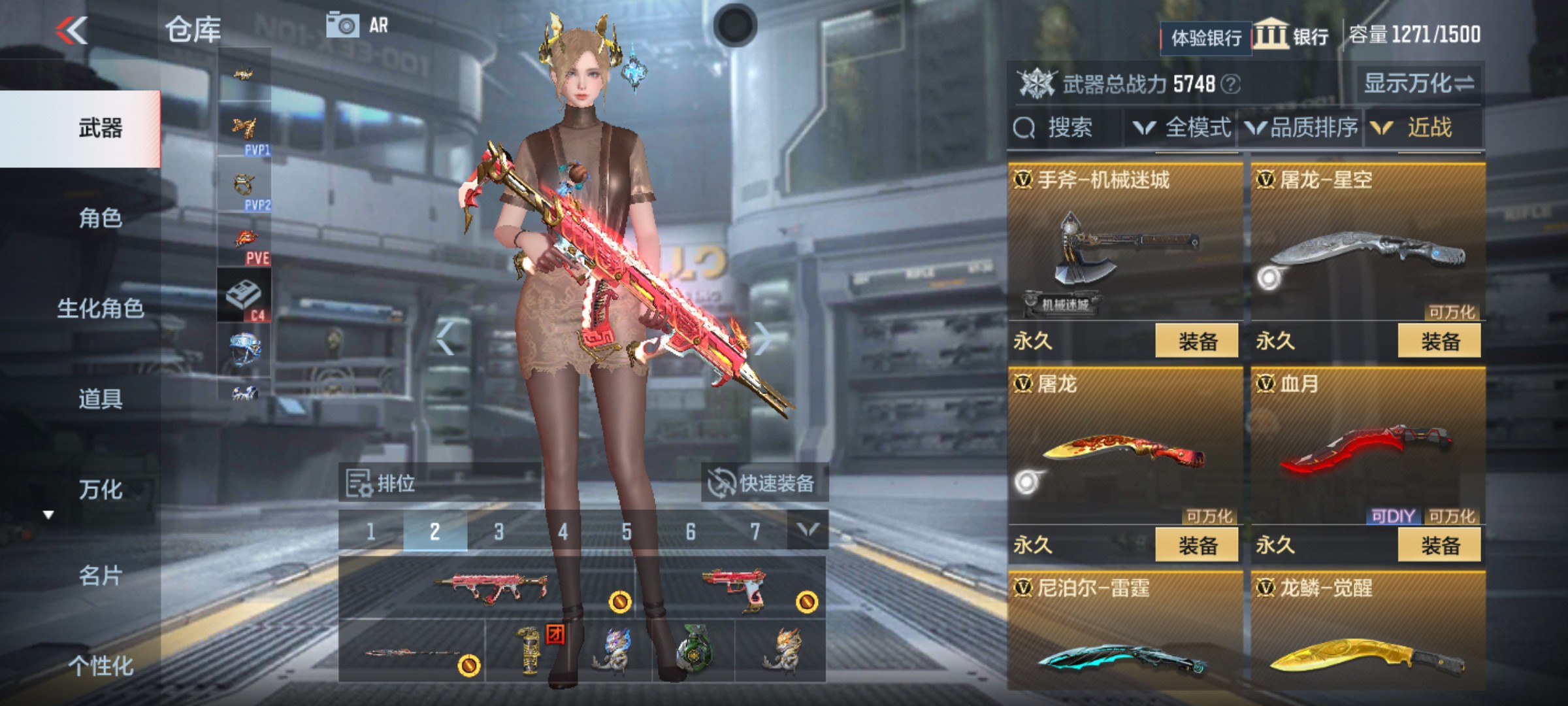Open the AR camera mode
This screenshot has width=1568, height=706.
coord(357,26)
